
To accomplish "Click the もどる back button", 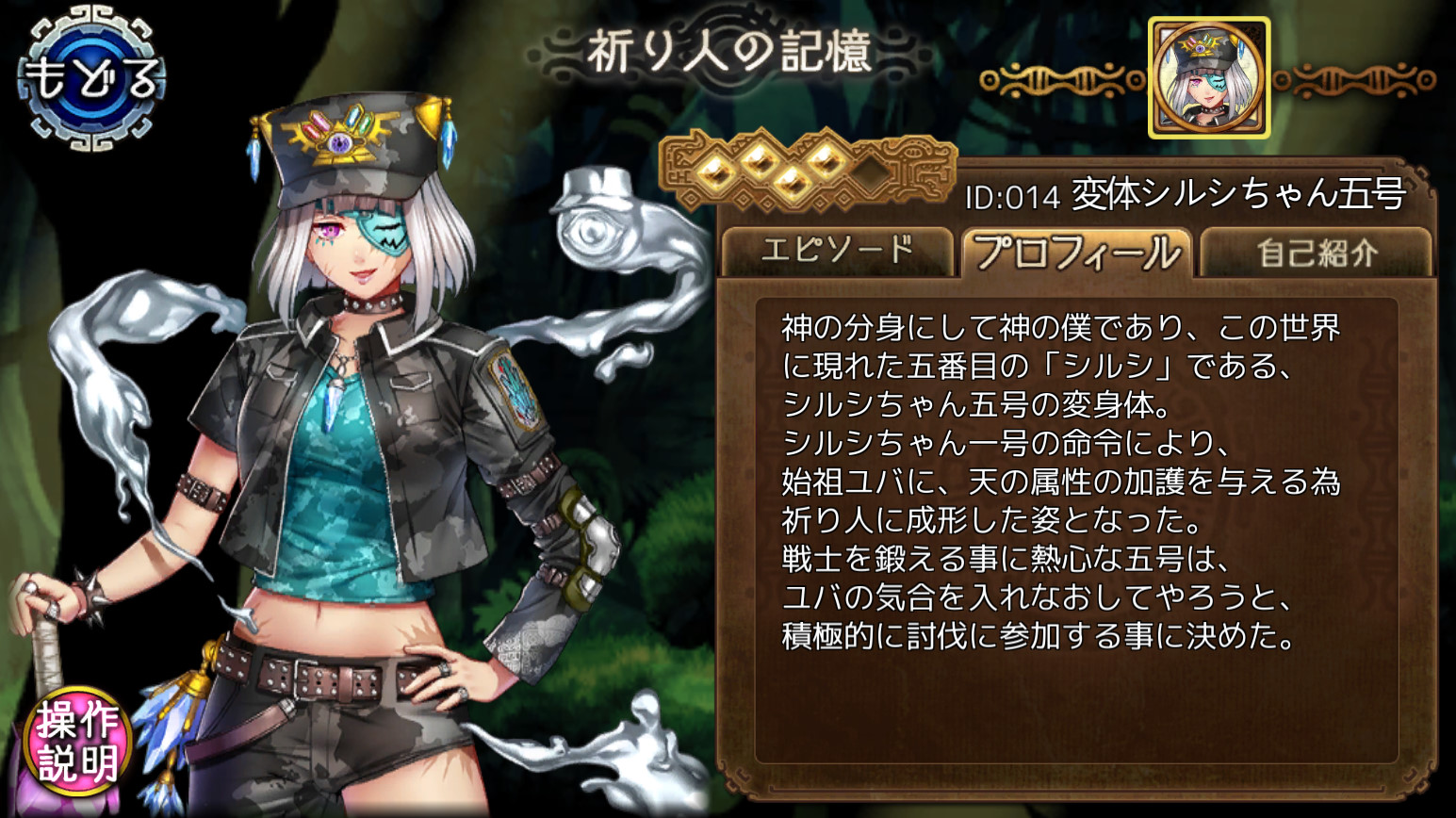I will pyautogui.click(x=91, y=79).
